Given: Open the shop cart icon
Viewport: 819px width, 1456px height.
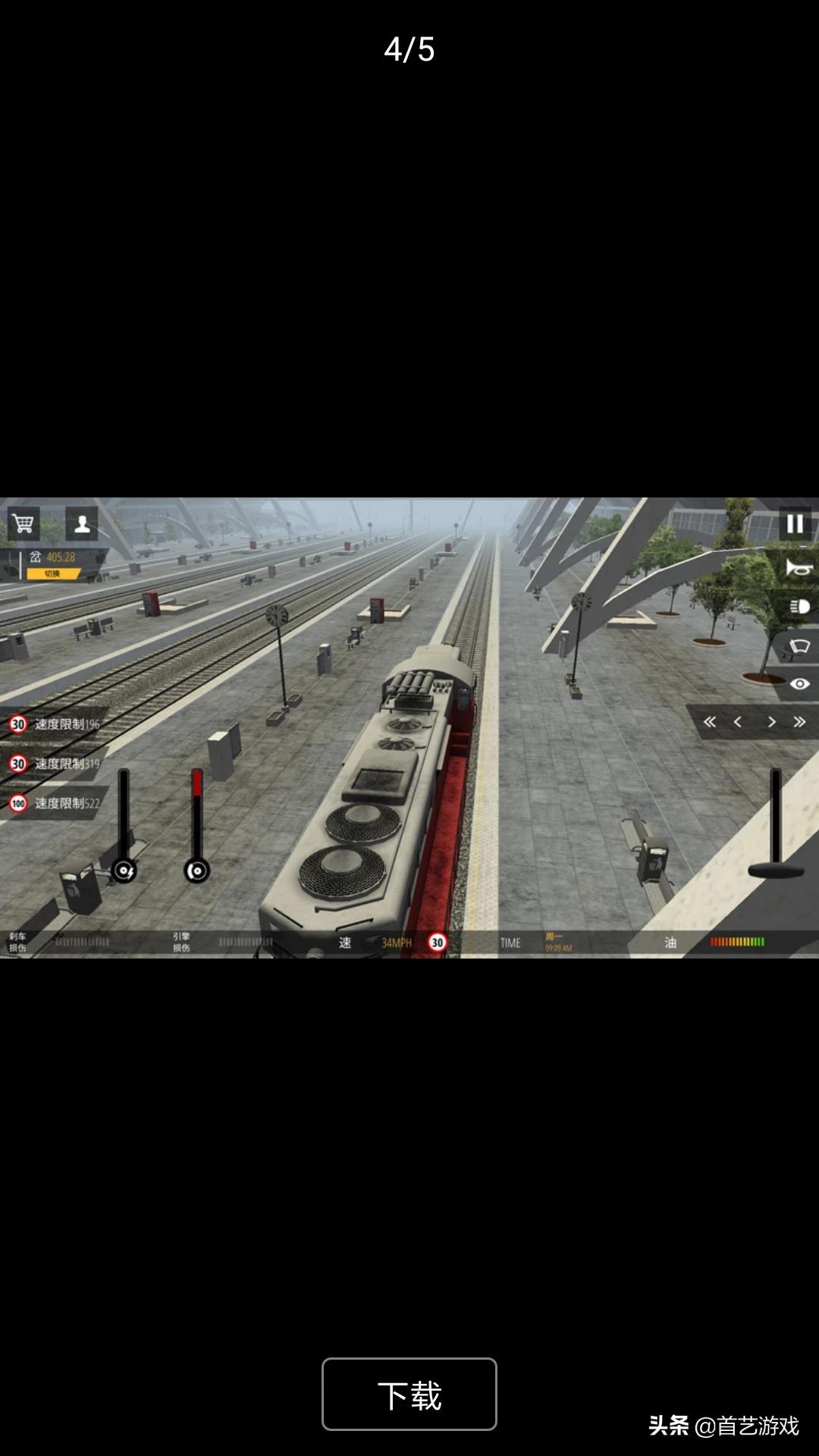Looking at the screenshot, I should [24, 523].
